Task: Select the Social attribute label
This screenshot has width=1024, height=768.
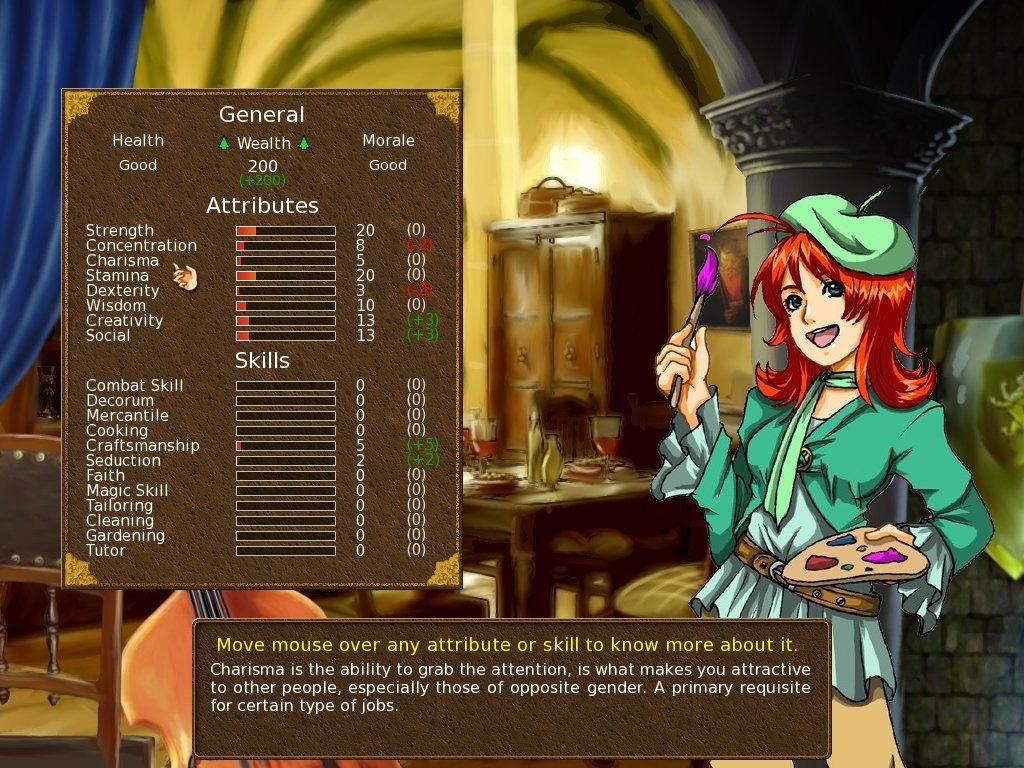Action: coord(108,336)
